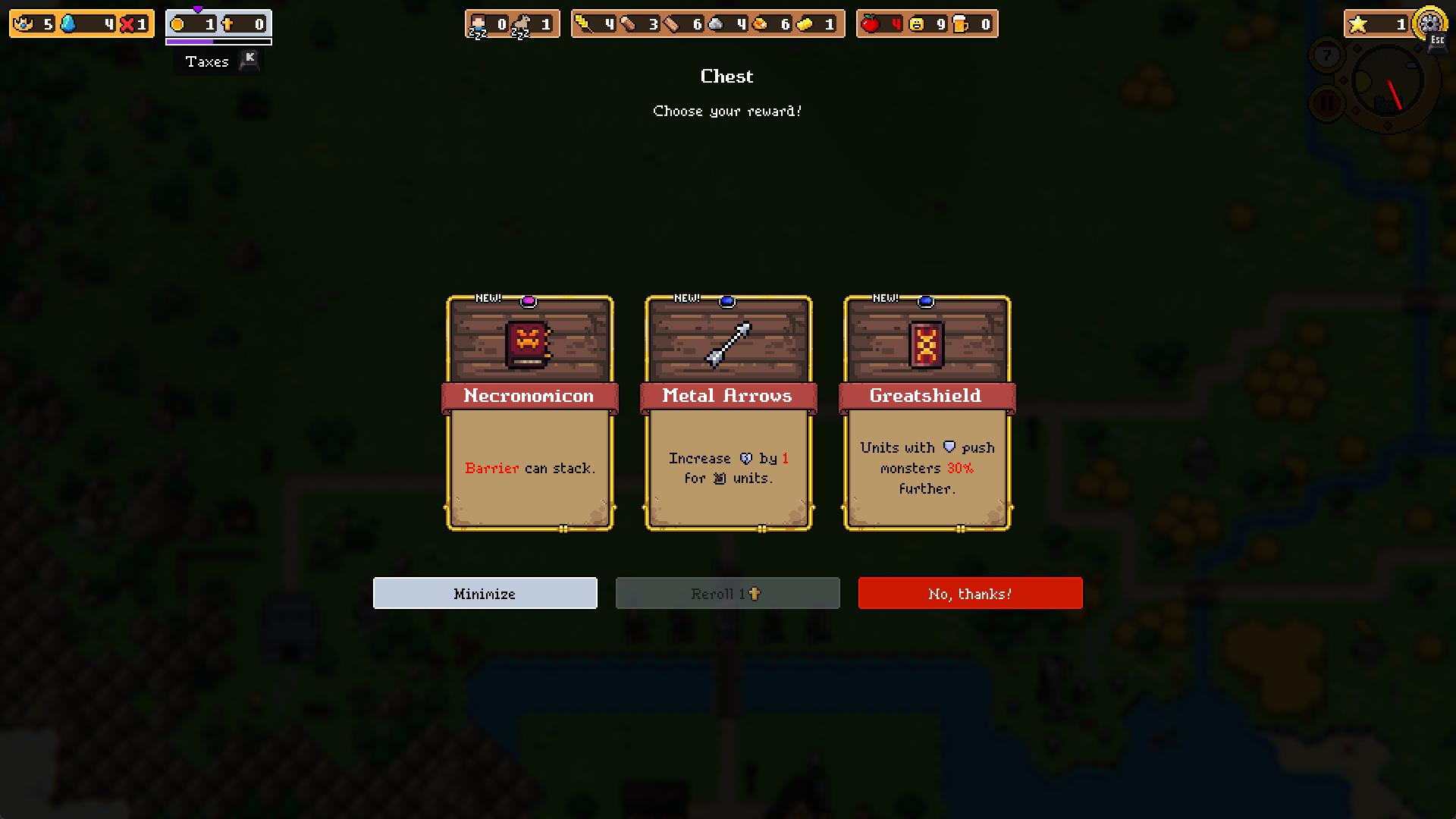Decline rewards with the No, thanks button

pos(970,593)
